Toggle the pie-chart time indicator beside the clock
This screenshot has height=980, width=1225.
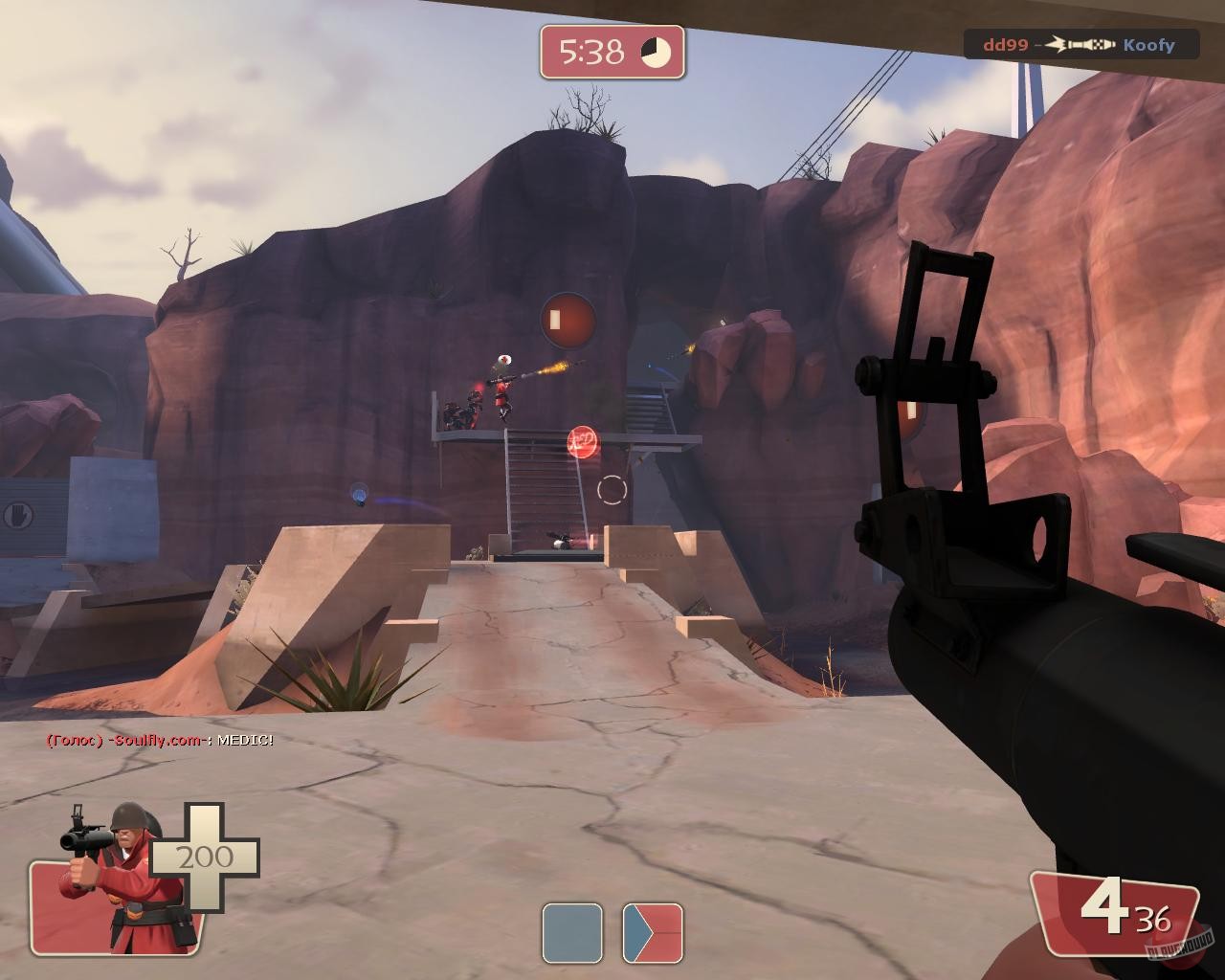(655, 47)
